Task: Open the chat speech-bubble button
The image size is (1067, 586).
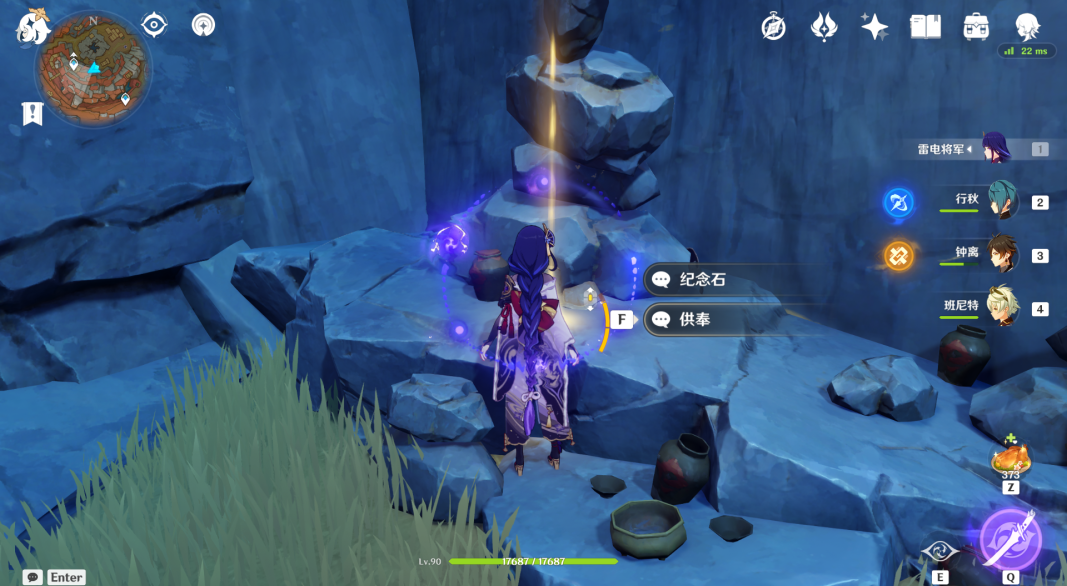Action: coord(33,577)
